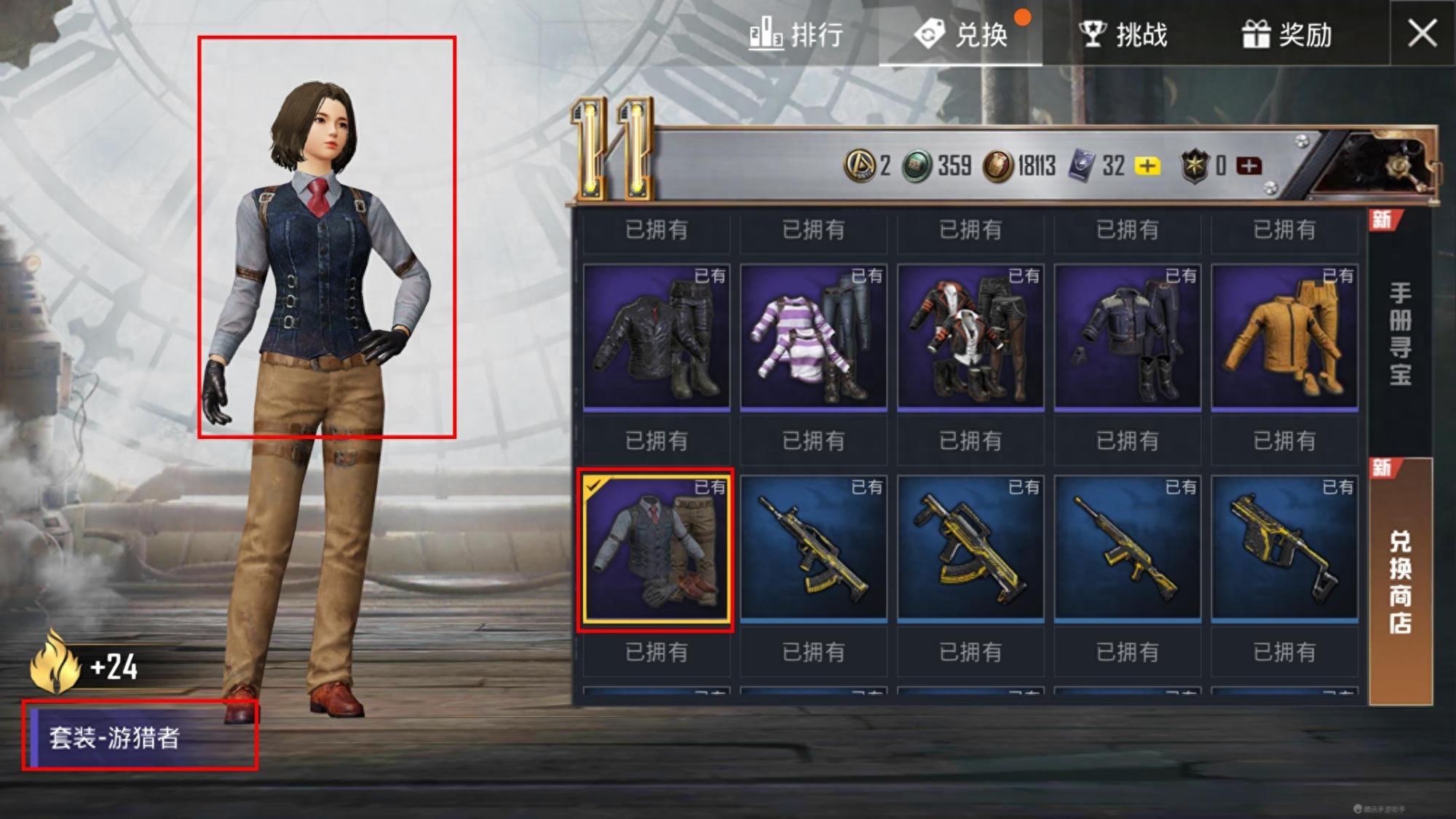Select the gold emblem currency icon
Viewport: 1456px width, 819px height.
861,166
